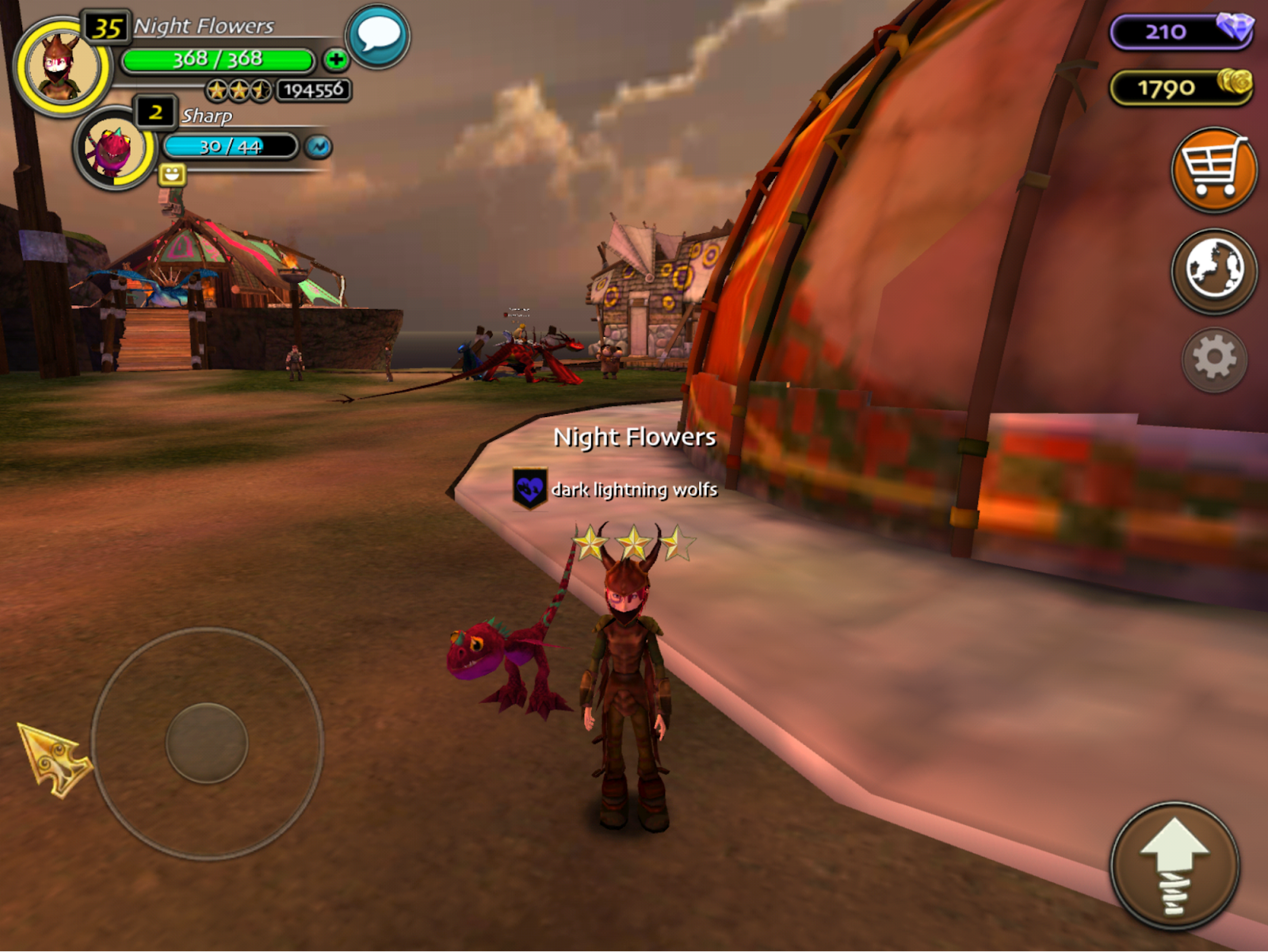This screenshot has height=952, width=1268.
Task: Tap the virtual joystick thumb pad
Action: pyautogui.click(x=207, y=744)
